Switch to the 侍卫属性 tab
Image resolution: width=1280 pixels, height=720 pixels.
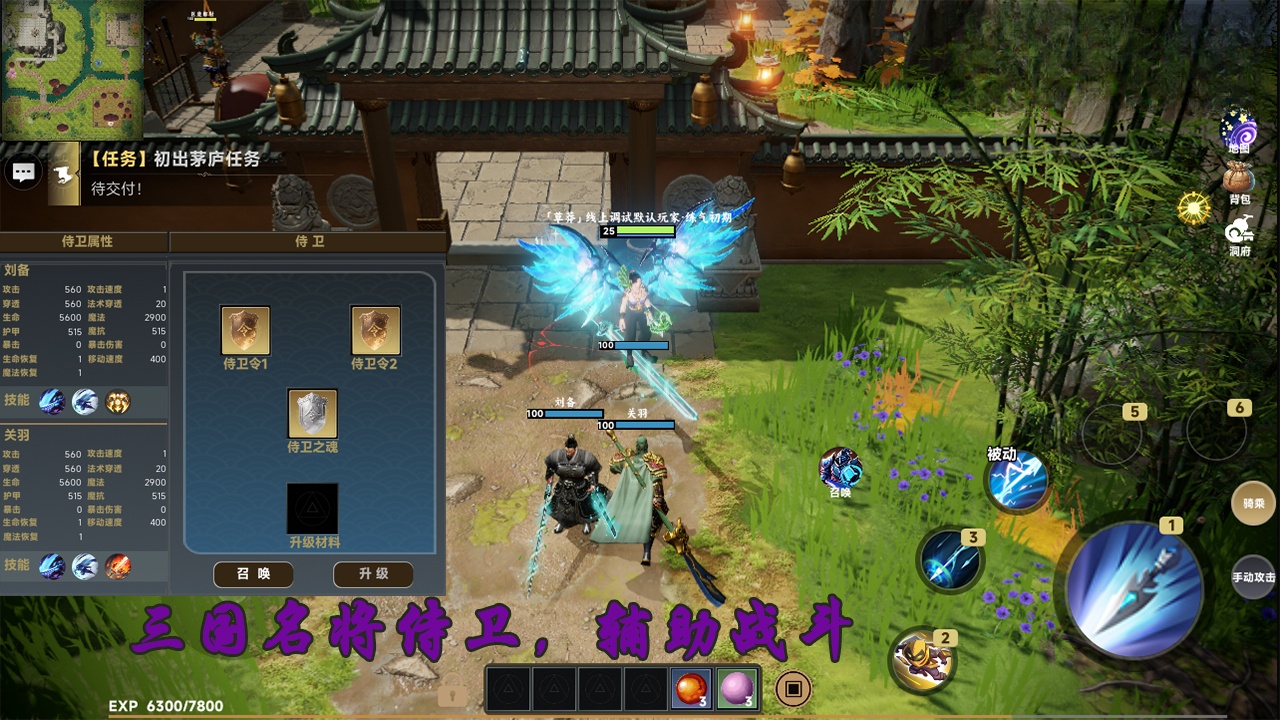pyautogui.click(x=86, y=241)
